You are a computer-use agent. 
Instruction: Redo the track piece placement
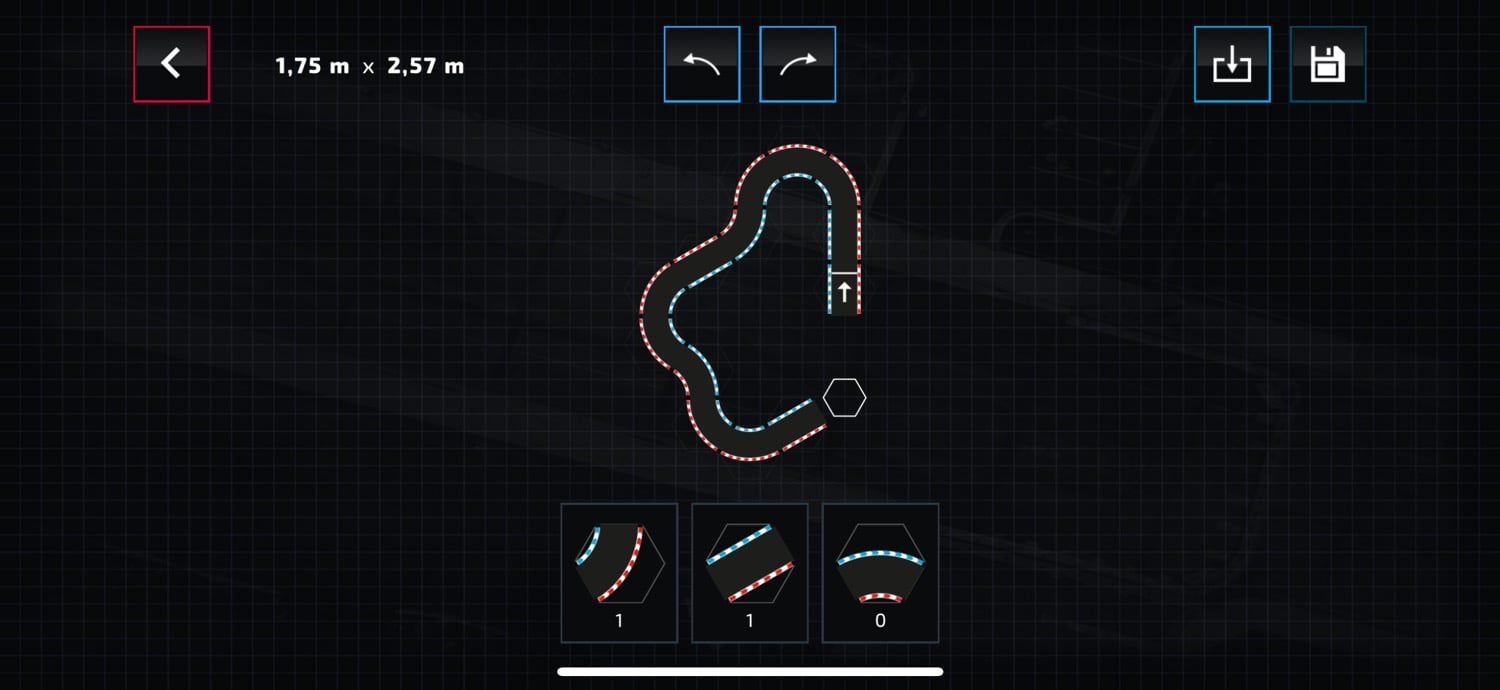point(797,64)
